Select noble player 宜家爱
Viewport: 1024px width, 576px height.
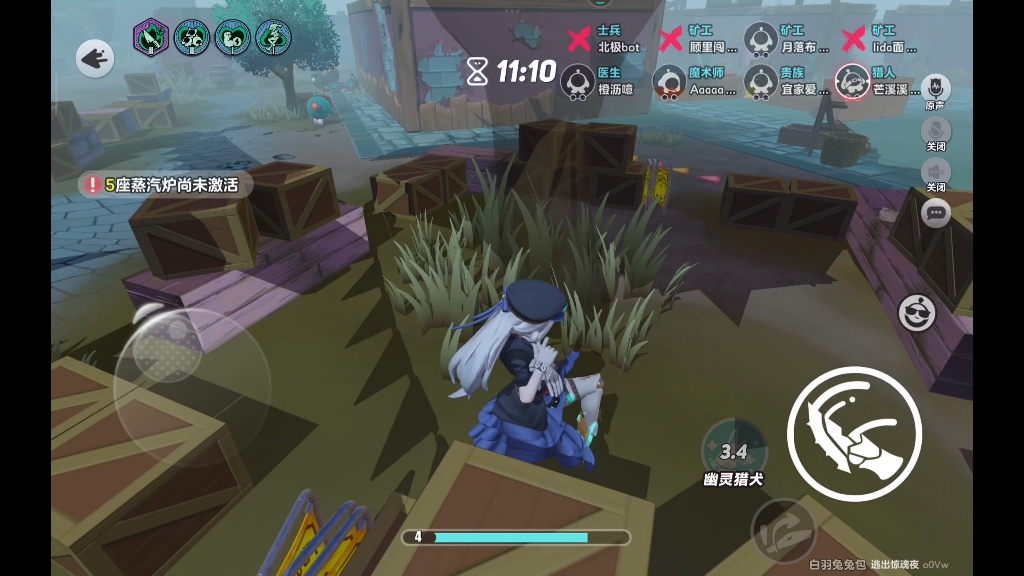click(x=761, y=80)
